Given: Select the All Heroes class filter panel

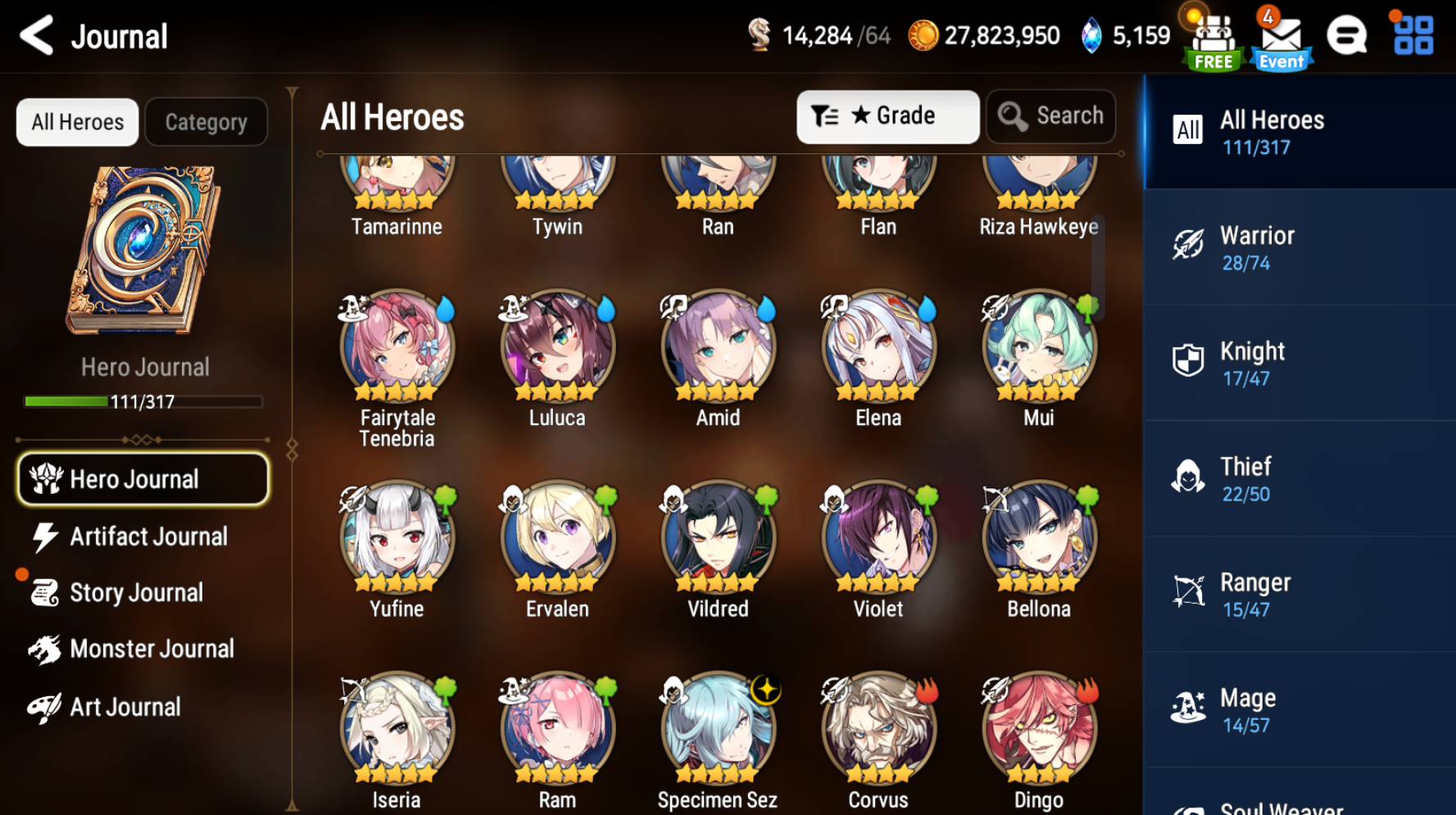Looking at the screenshot, I should (1298, 131).
